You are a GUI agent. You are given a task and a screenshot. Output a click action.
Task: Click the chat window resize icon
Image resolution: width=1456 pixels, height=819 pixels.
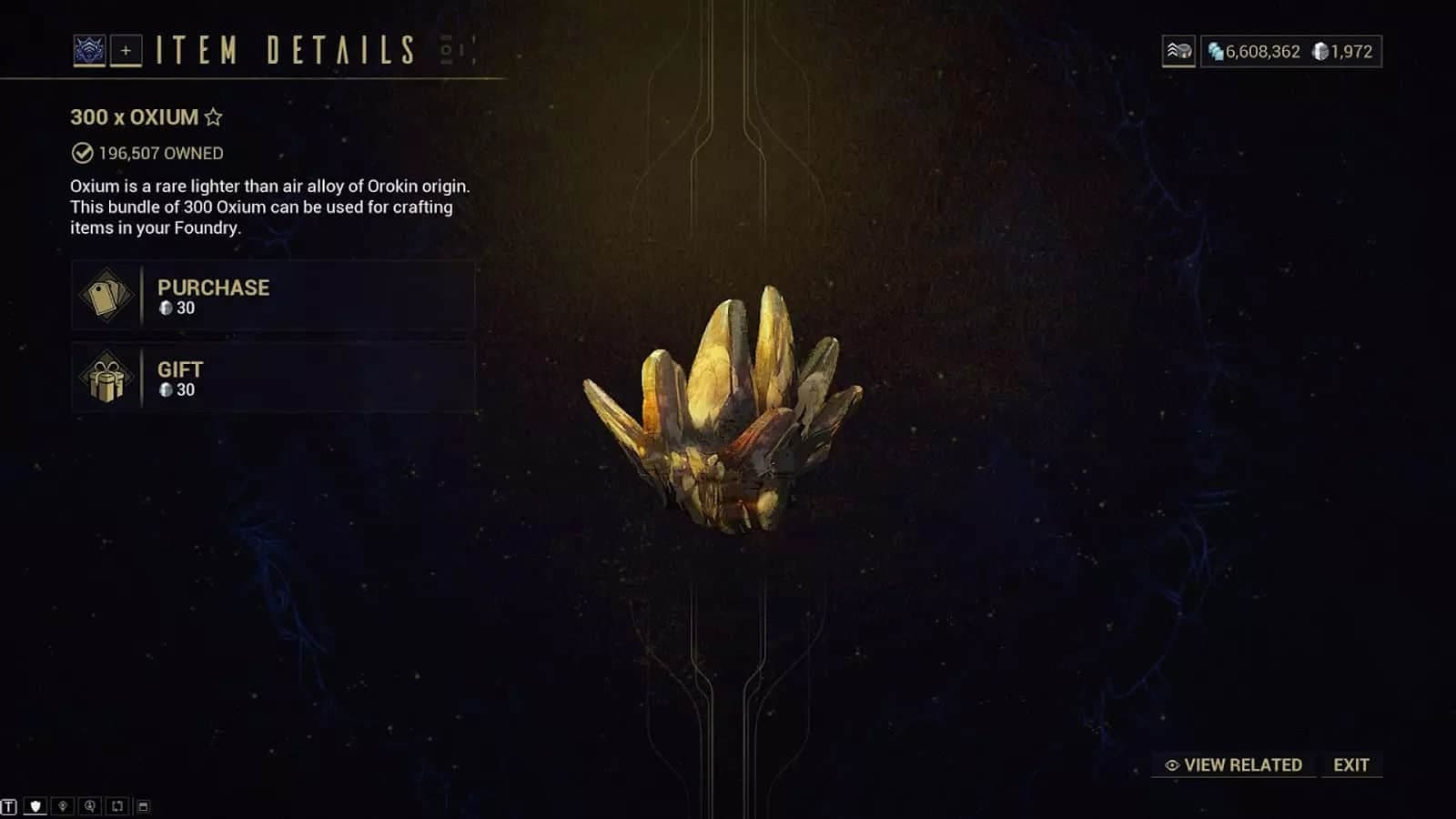click(x=143, y=806)
